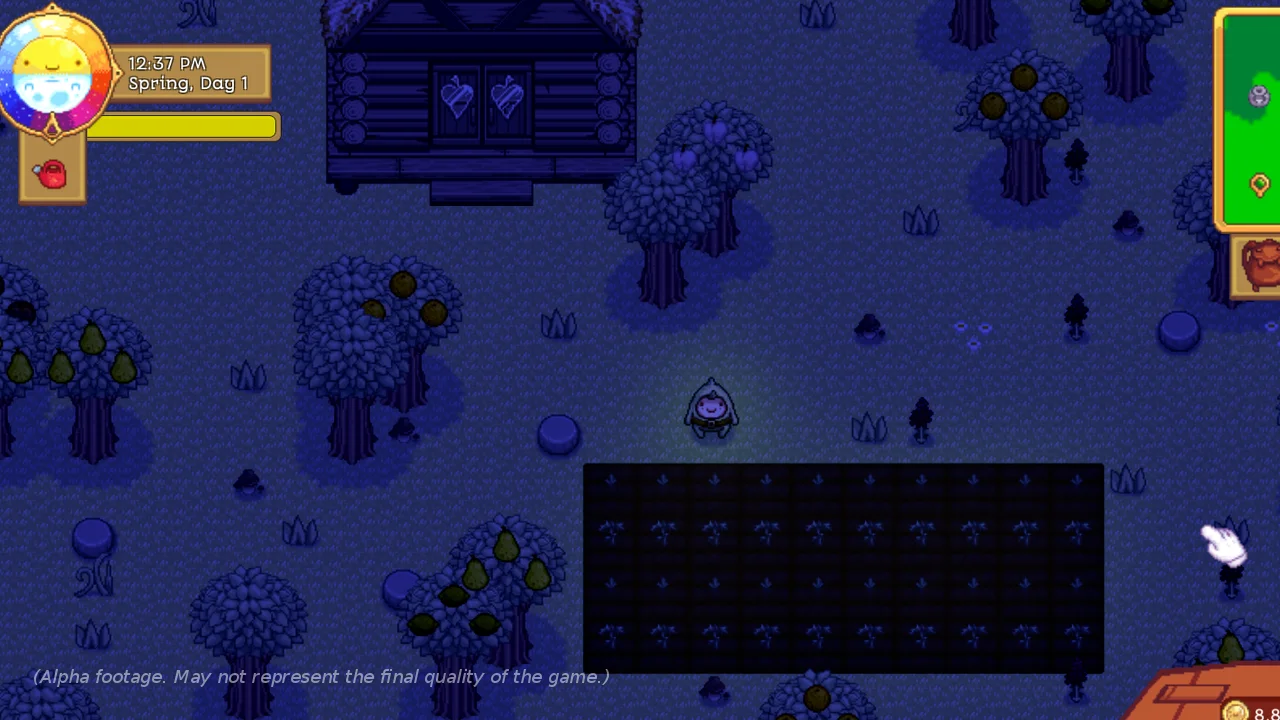The height and width of the screenshot is (720, 1280).
Task: Click the gray pot icon on the minimap
Action: (x=1258, y=96)
